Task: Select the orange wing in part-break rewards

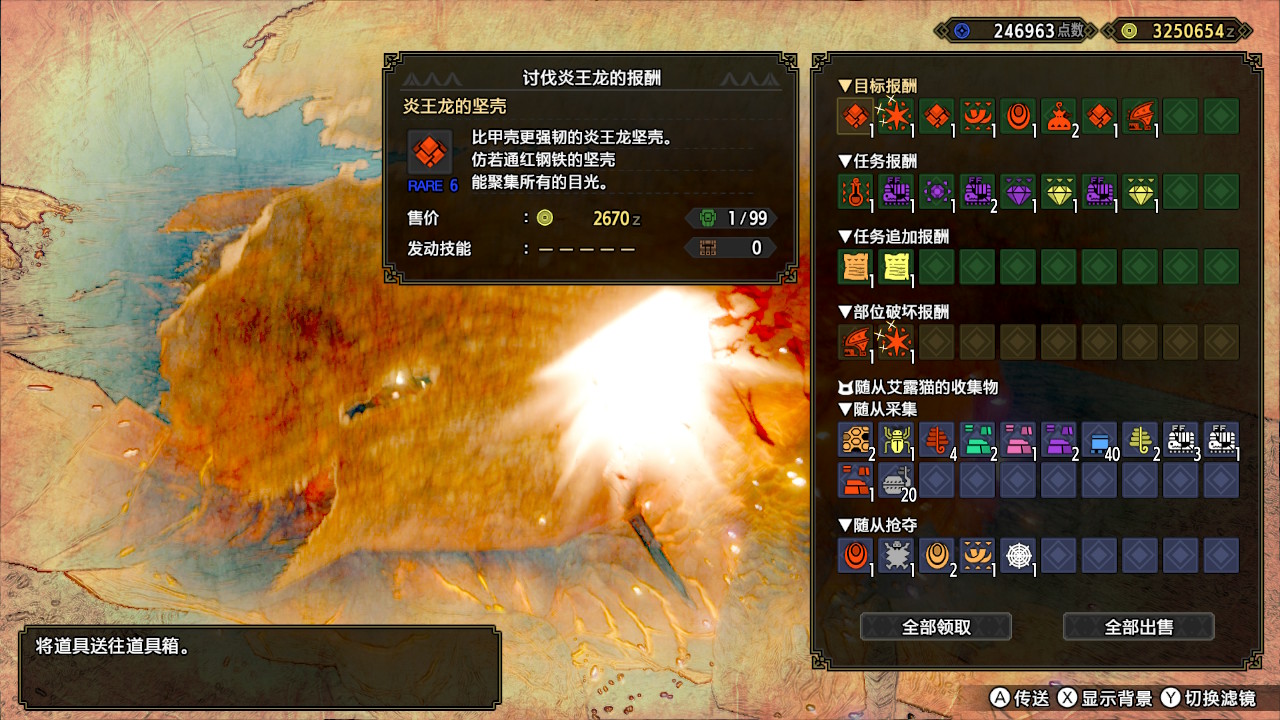Action: coord(856,342)
